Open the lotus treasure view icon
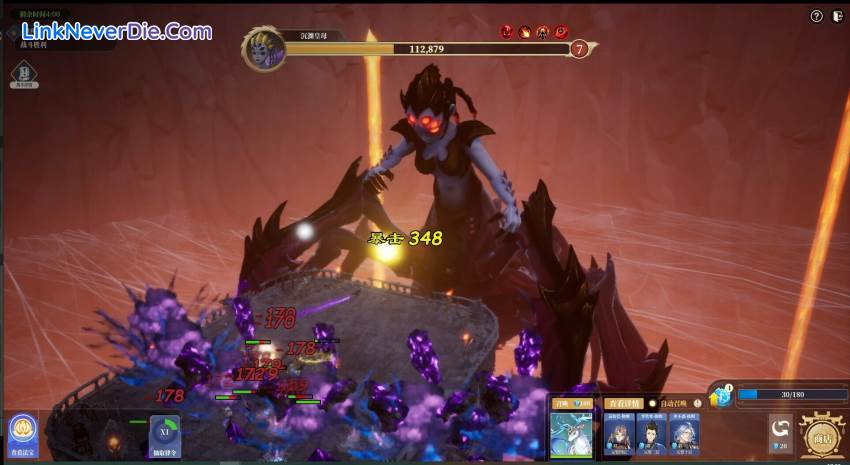 click(22, 433)
